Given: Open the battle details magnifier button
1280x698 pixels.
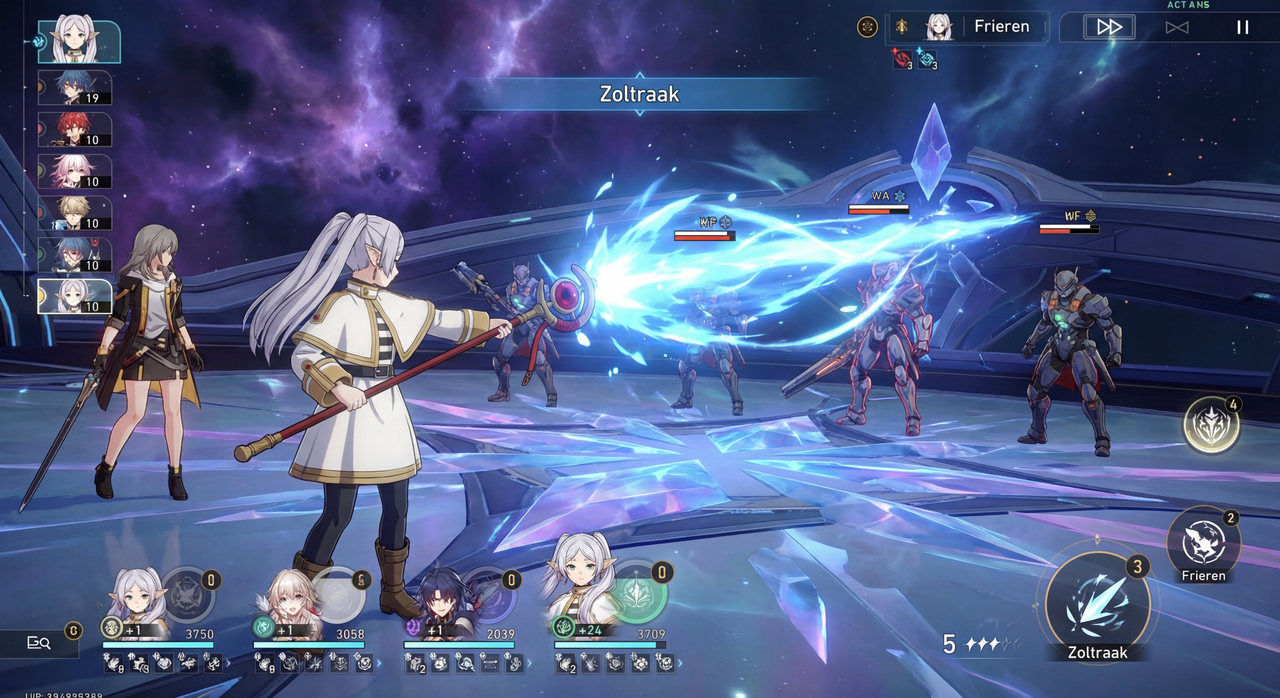Looking at the screenshot, I should [x=39, y=643].
